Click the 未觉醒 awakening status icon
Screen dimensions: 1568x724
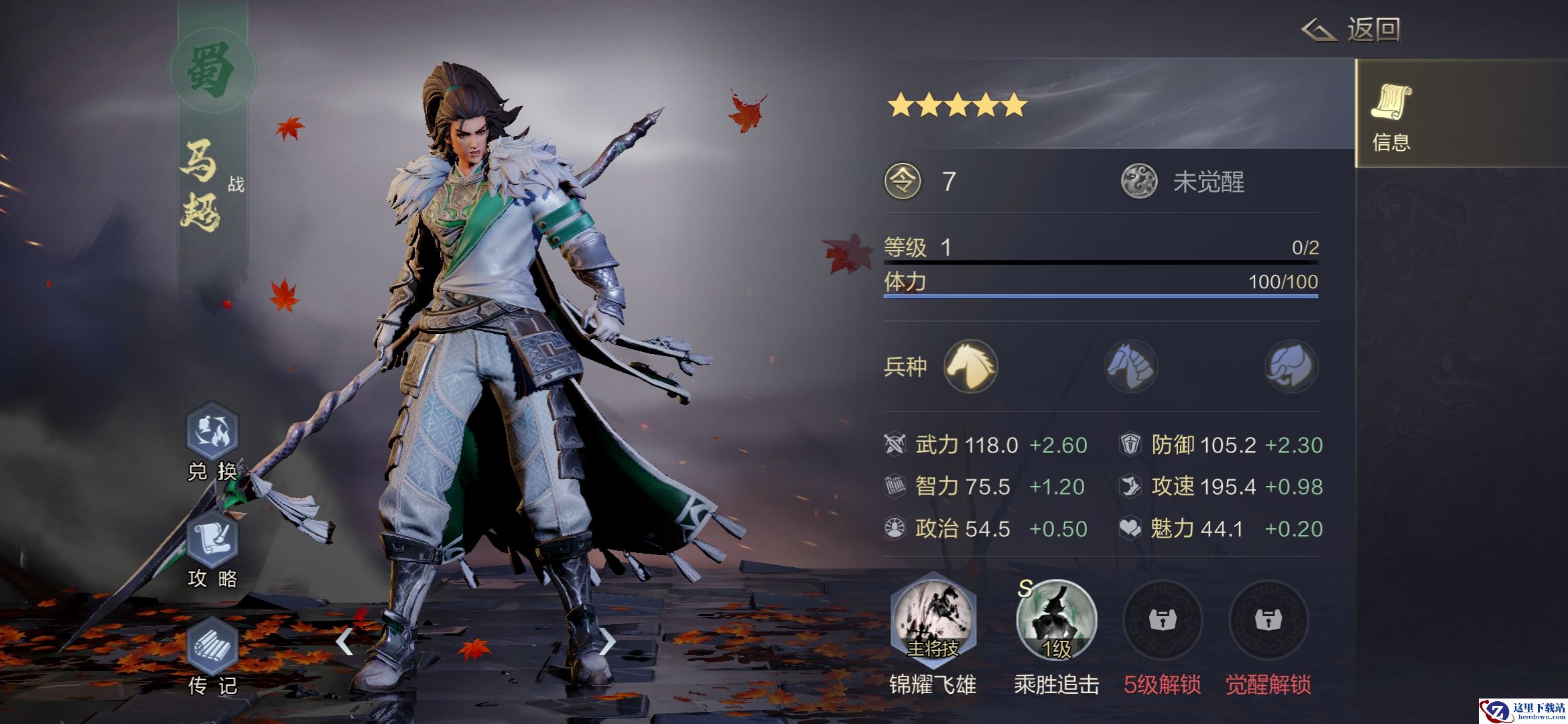[x=1139, y=182]
